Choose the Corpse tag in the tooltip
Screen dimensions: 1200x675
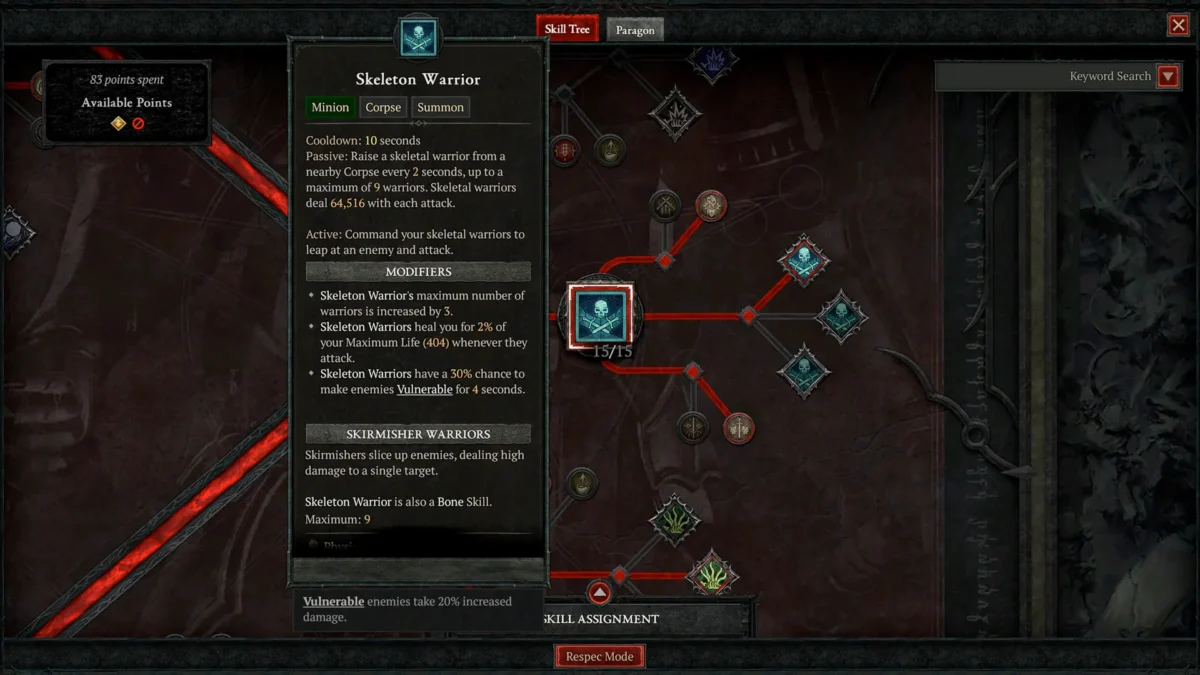(x=383, y=107)
